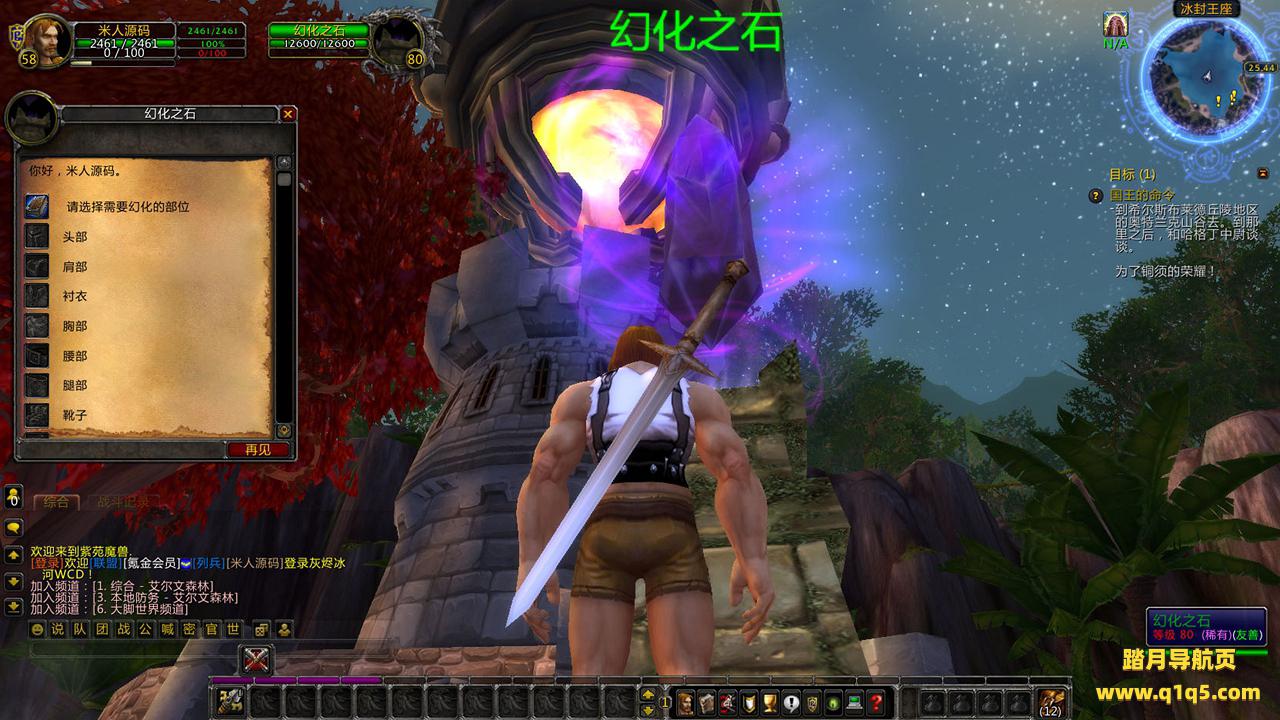Screen dimensions: 1280x720
Task: Pick the 衬衣 option in the dialog
Action: click(75, 296)
